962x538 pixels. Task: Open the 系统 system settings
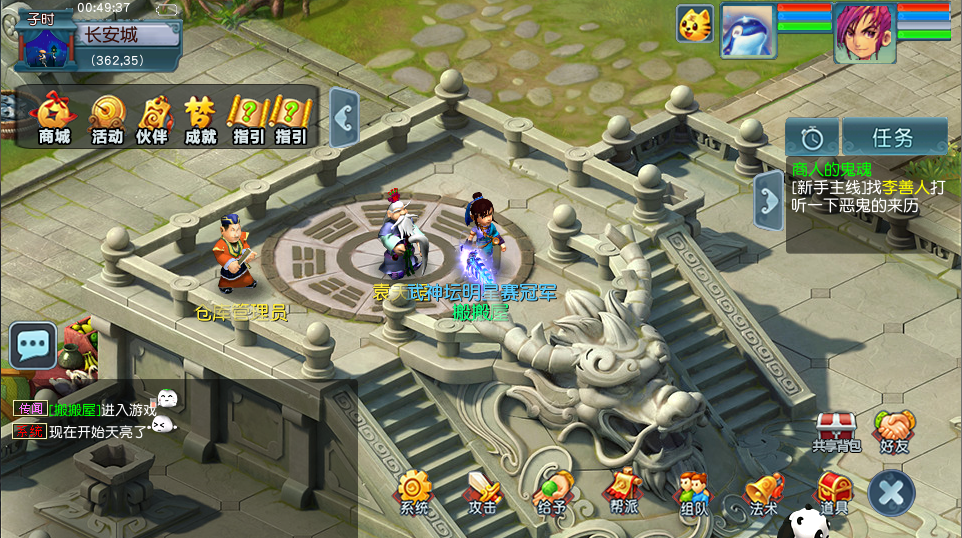(413, 492)
